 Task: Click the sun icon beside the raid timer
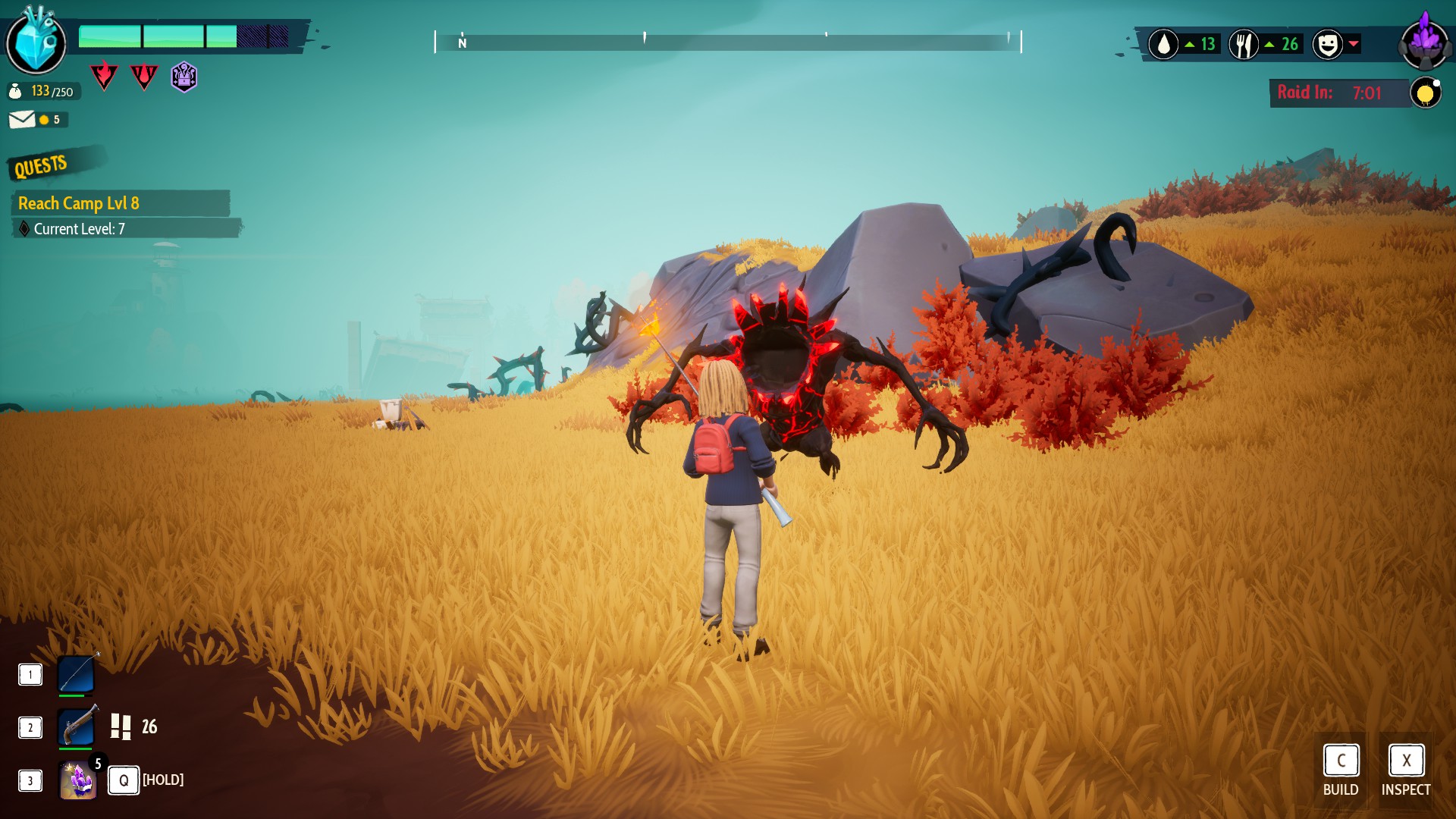[1425, 93]
